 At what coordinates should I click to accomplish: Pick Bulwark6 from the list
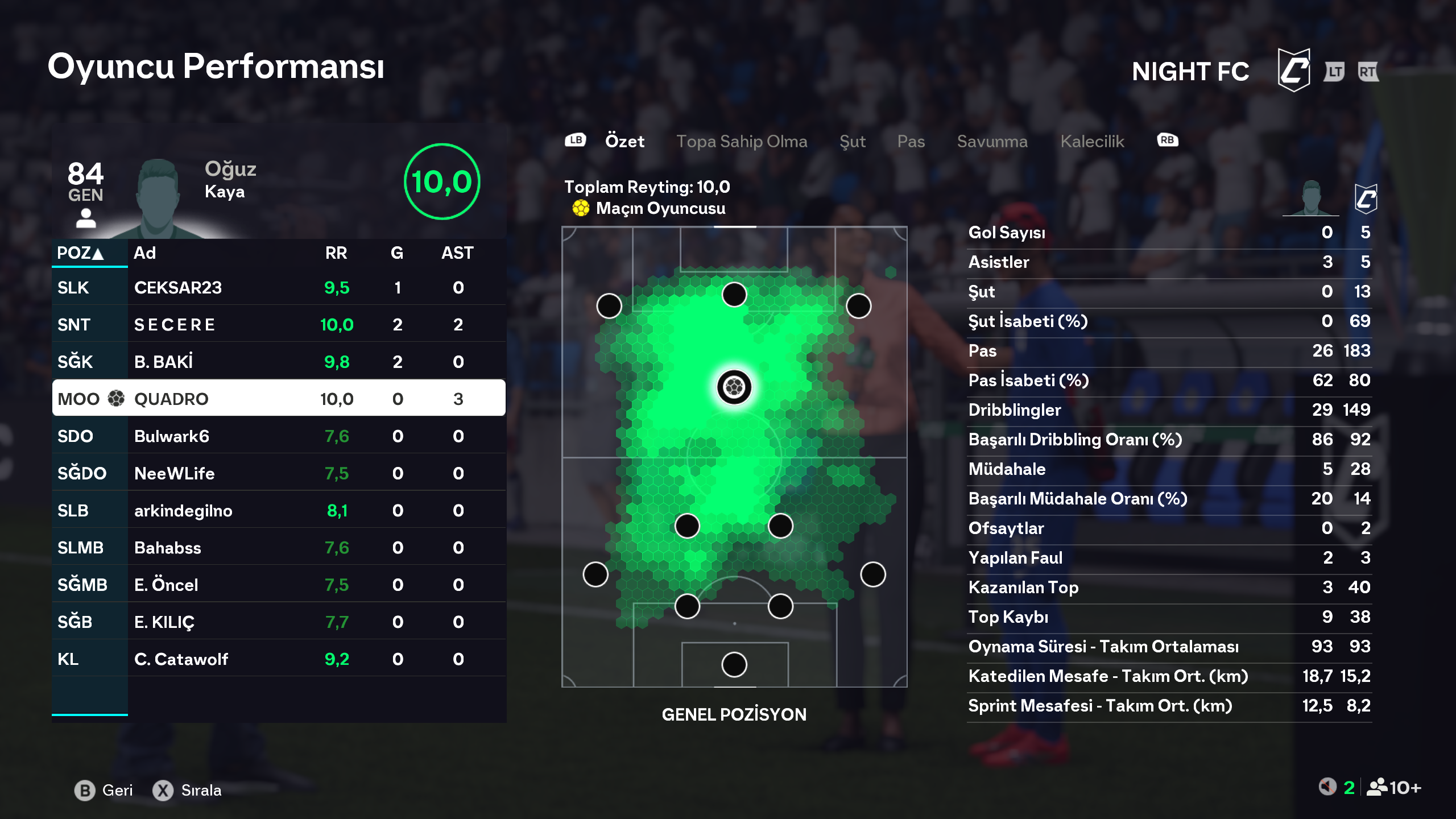tap(279, 436)
